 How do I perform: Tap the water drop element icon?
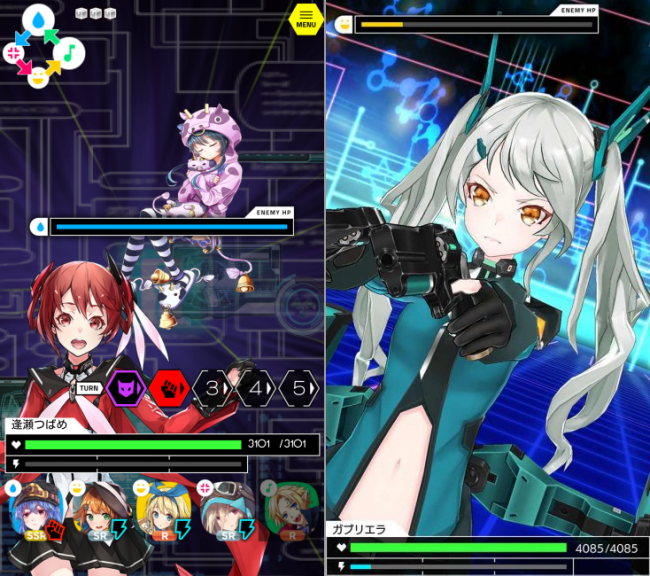click(38, 19)
